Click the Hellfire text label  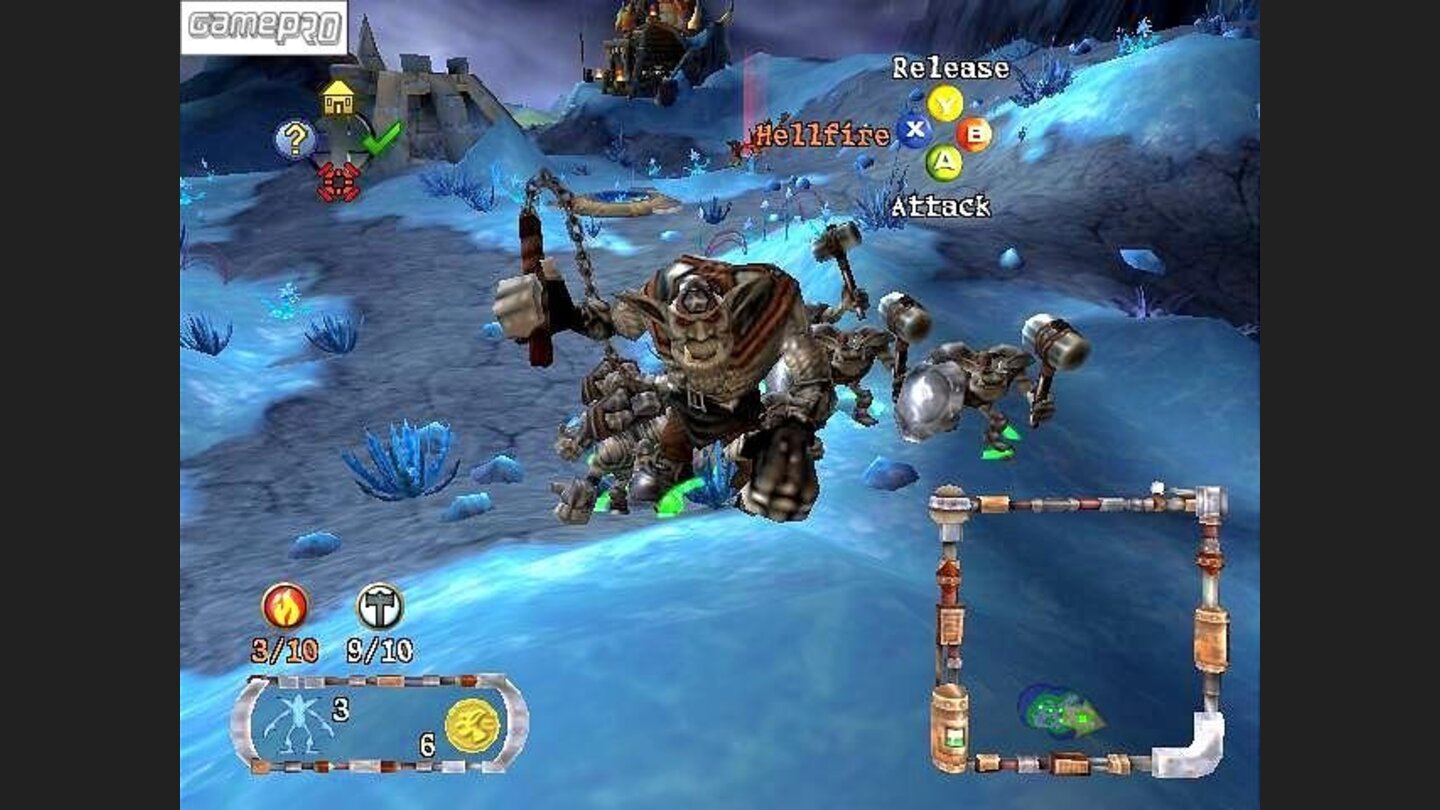(820, 131)
